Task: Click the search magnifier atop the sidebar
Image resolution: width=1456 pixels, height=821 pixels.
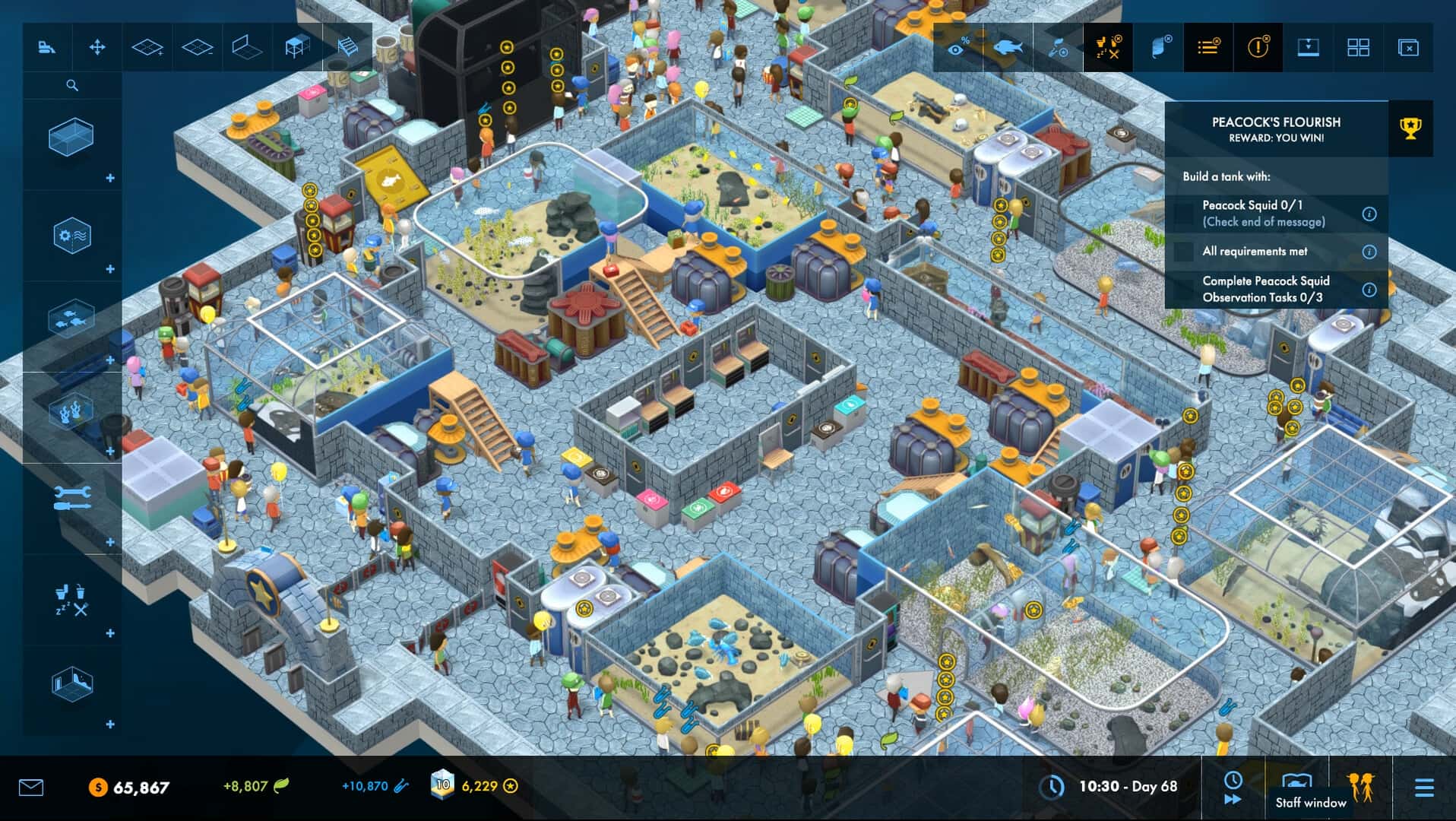Action: 73,85
